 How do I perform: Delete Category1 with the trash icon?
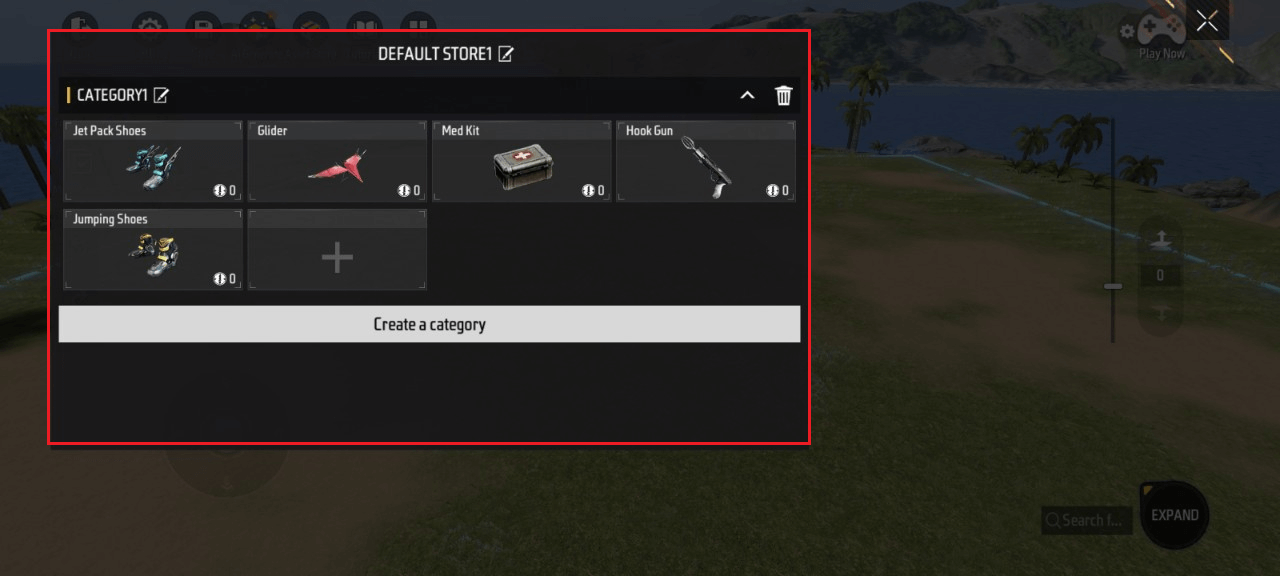[784, 95]
